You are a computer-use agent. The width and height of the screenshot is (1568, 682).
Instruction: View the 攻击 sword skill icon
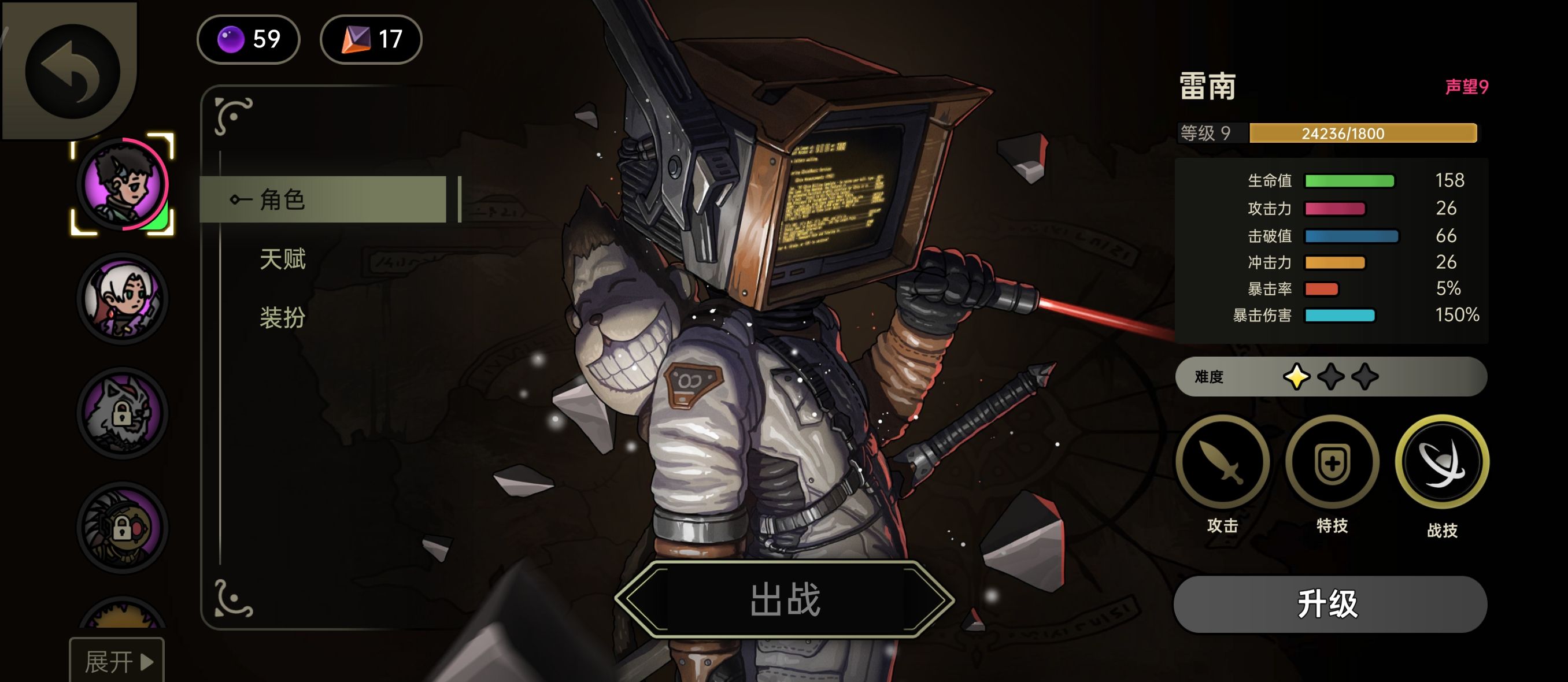coord(1222,463)
